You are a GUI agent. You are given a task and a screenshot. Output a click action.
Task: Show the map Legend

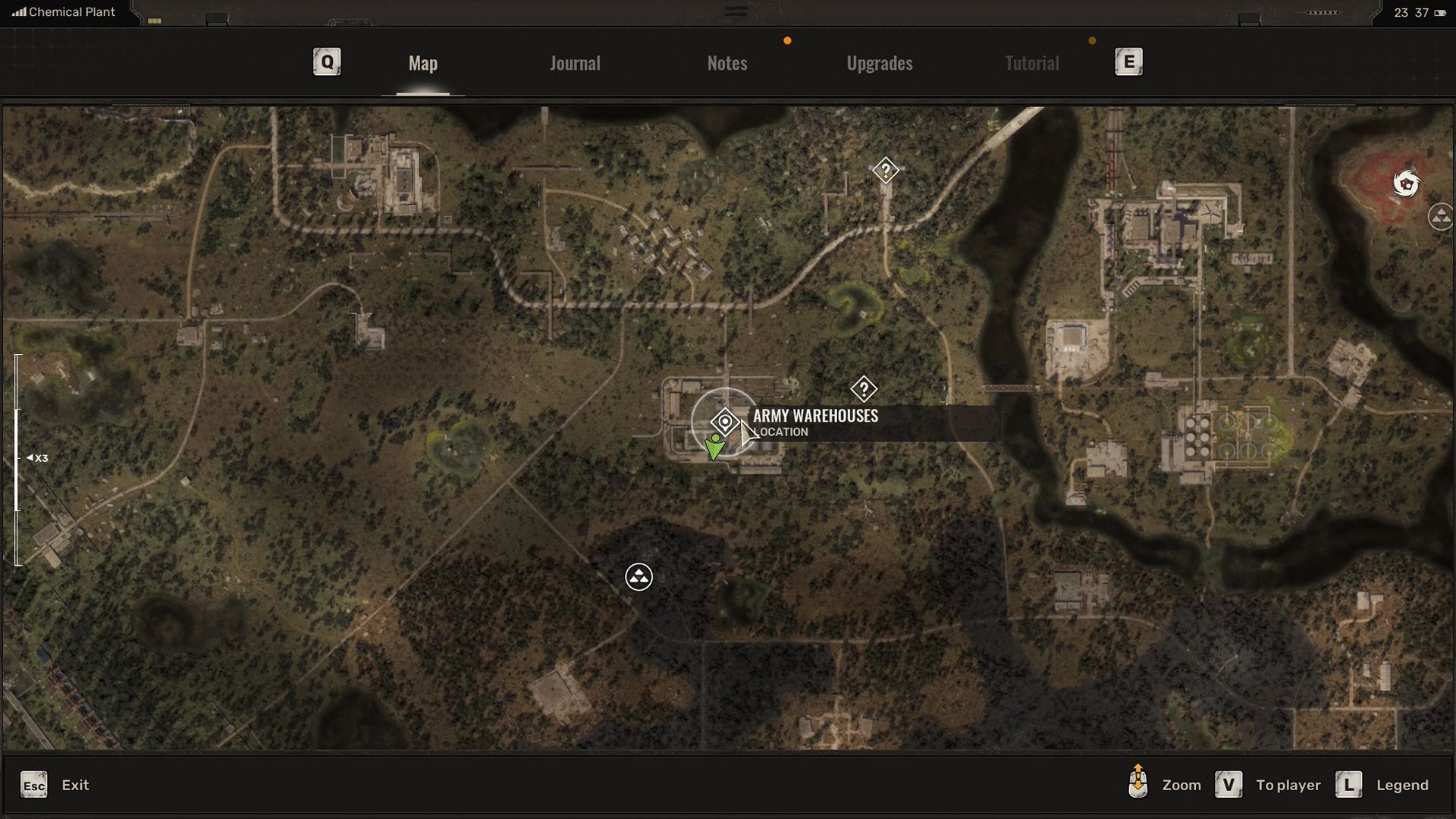tap(1349, 785)
